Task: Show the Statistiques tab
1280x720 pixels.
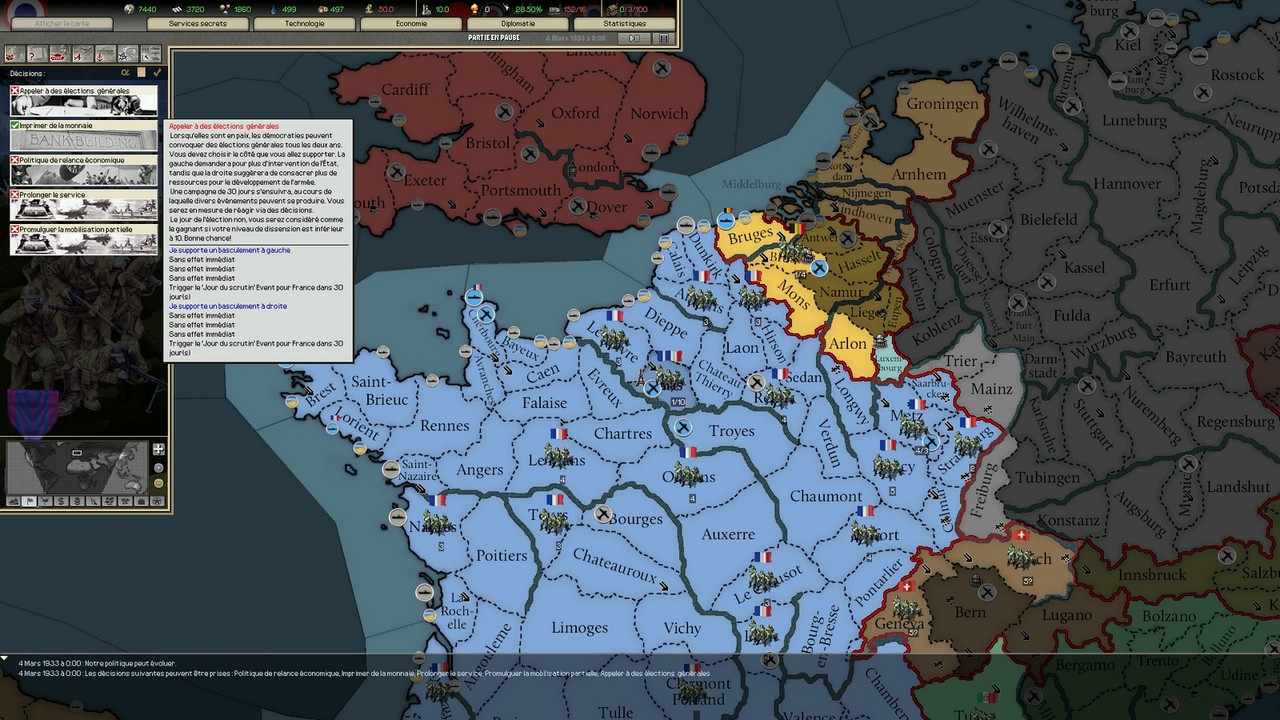Action: click(624, 23)
